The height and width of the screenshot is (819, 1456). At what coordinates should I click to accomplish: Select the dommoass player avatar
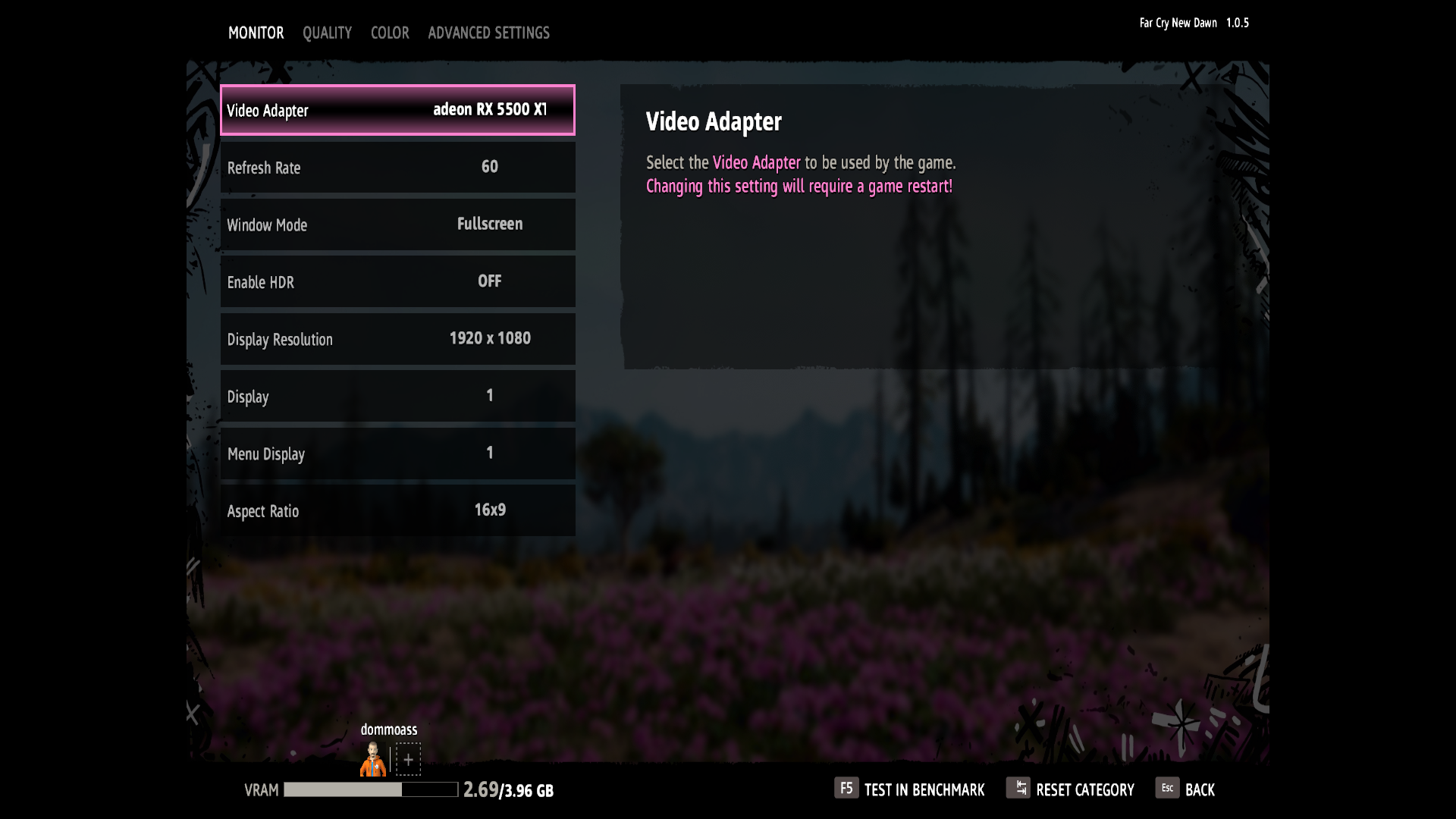pos(373,759)
